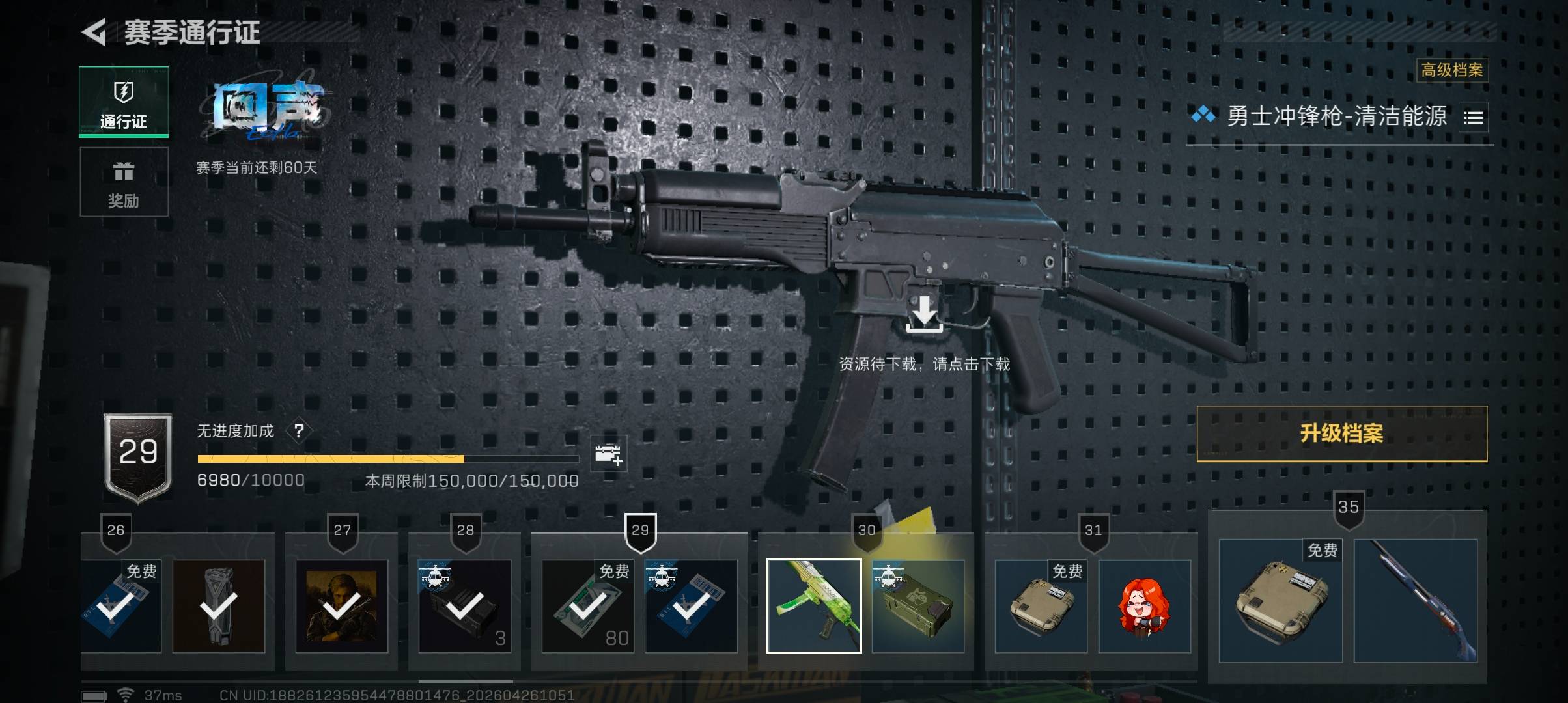Screen dimensions: 1568x703
Task: Select the green submachine gun reward
Action: tap(814, 605)
